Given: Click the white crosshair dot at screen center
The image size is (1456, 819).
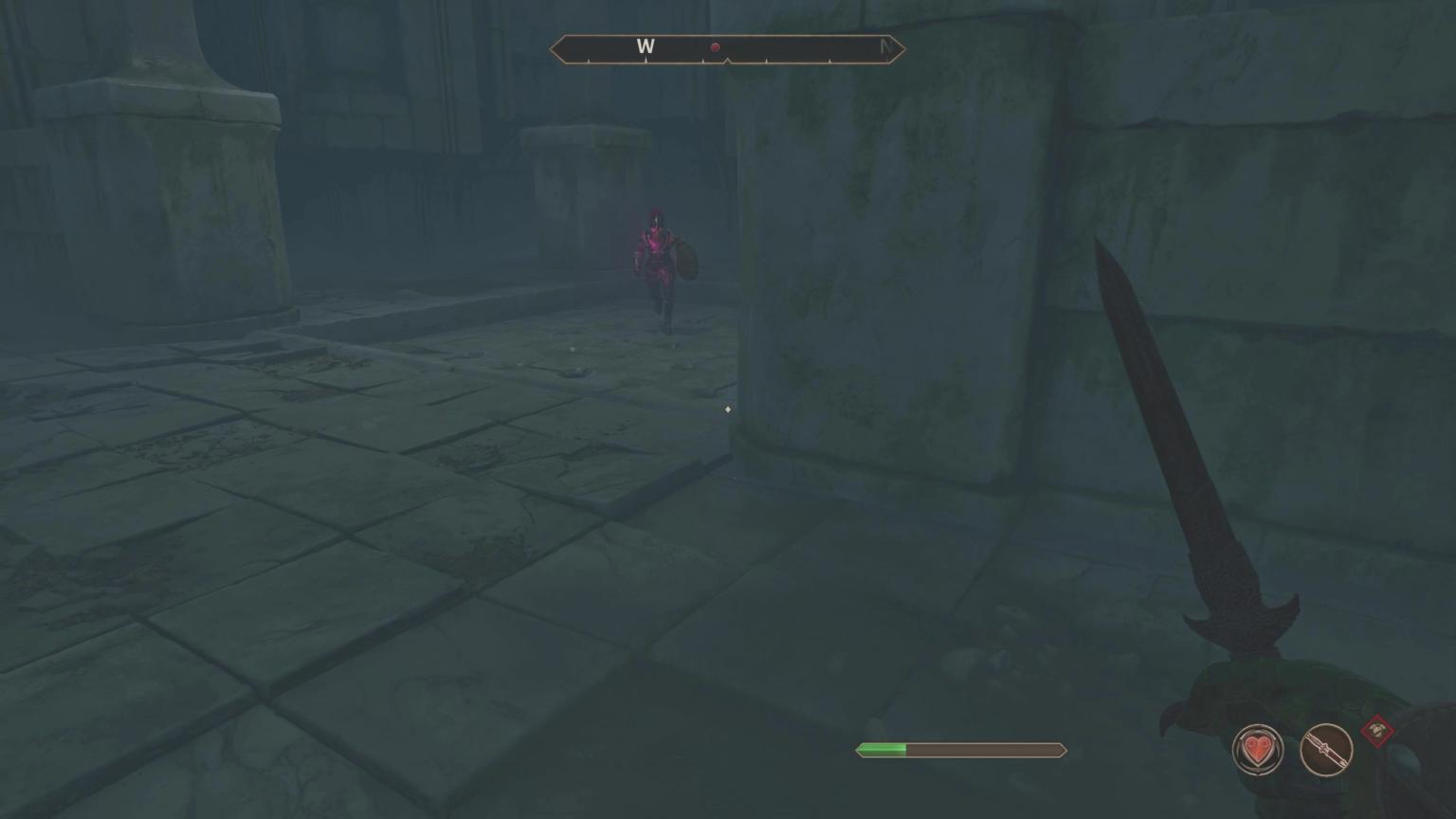Looking at the screenshot, I should (x=727, y=409).
